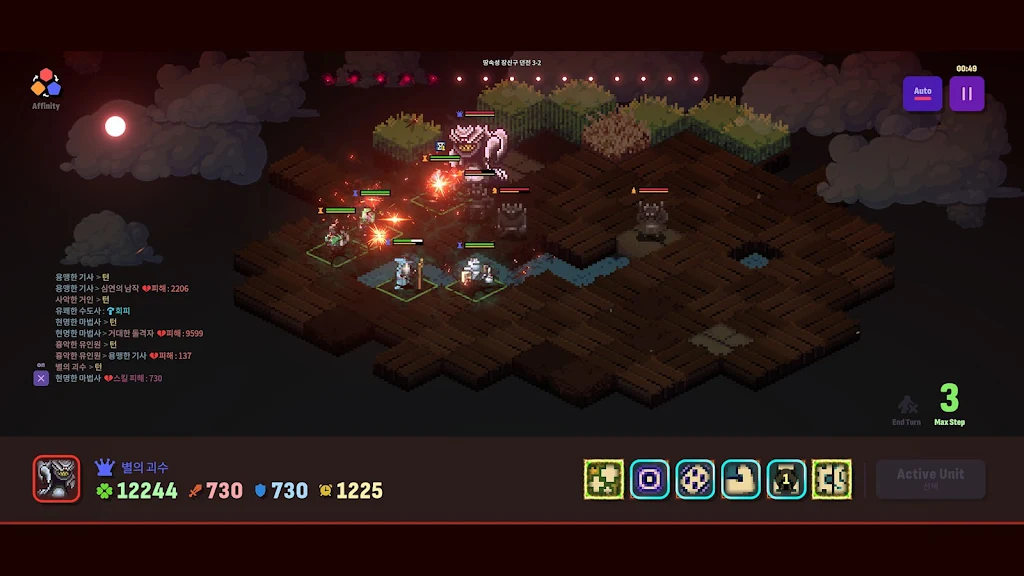Click the End Turn button
This screenshot has height=576, width=1024.
pos(907,410)
